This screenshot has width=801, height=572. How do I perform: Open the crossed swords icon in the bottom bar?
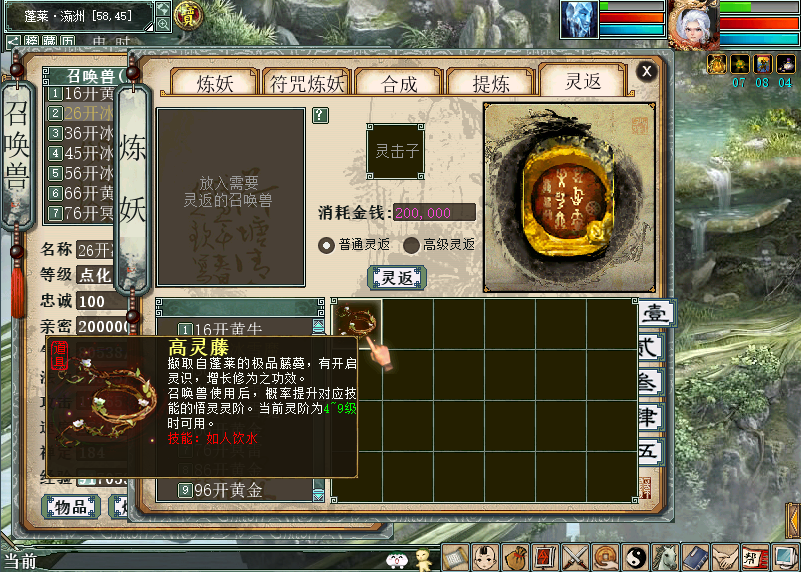[x=575, y=557]
